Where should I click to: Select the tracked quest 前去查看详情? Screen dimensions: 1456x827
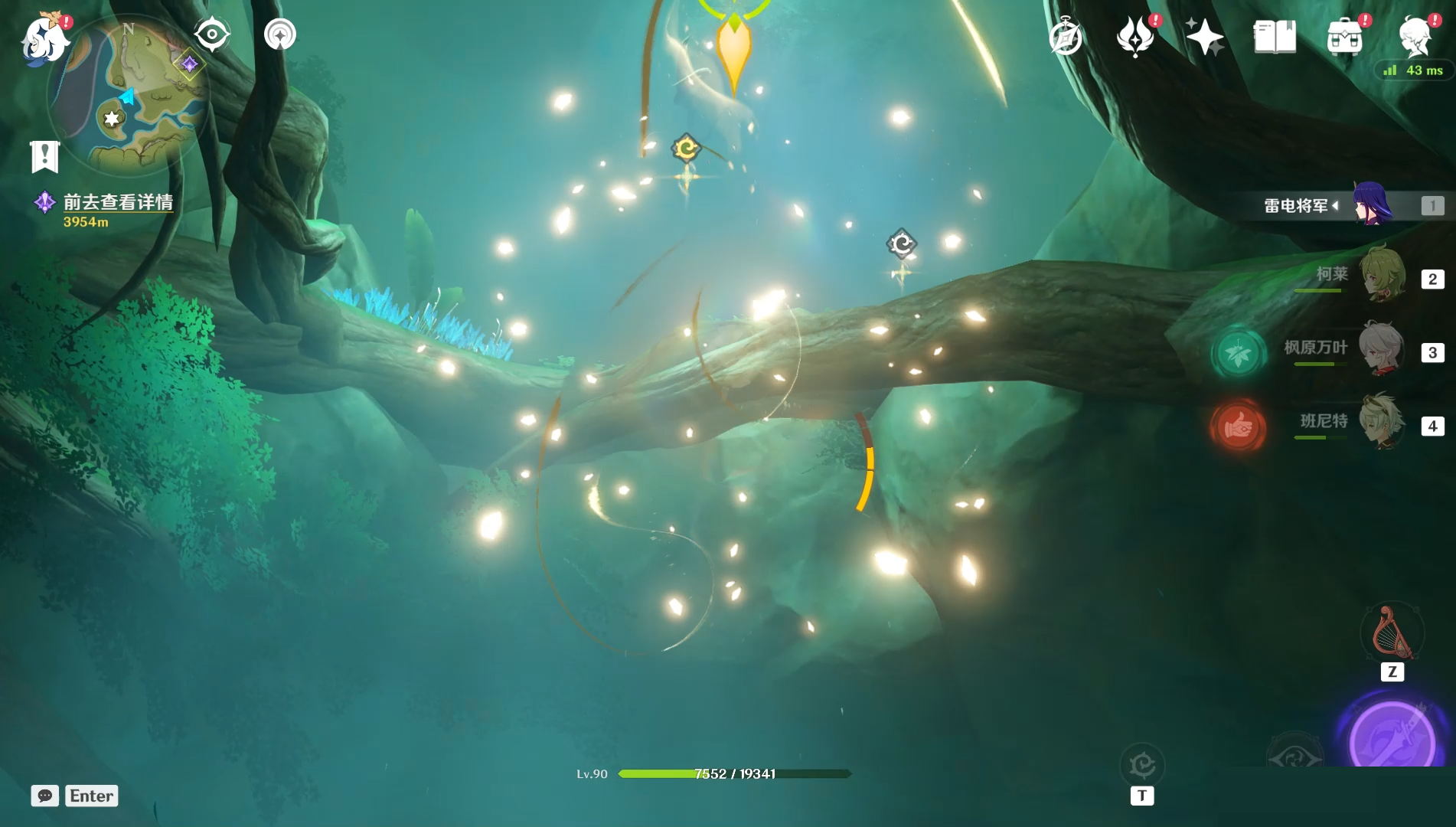click(117, 202)
